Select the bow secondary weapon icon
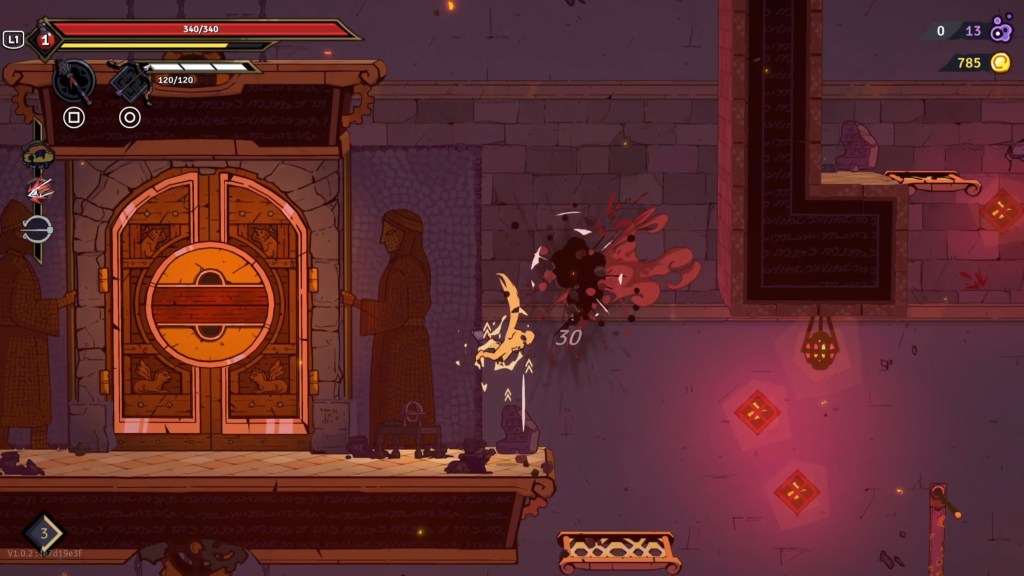Image resolution: width=1024 pixels, height=576 pixels. click(x=129, y=80)
